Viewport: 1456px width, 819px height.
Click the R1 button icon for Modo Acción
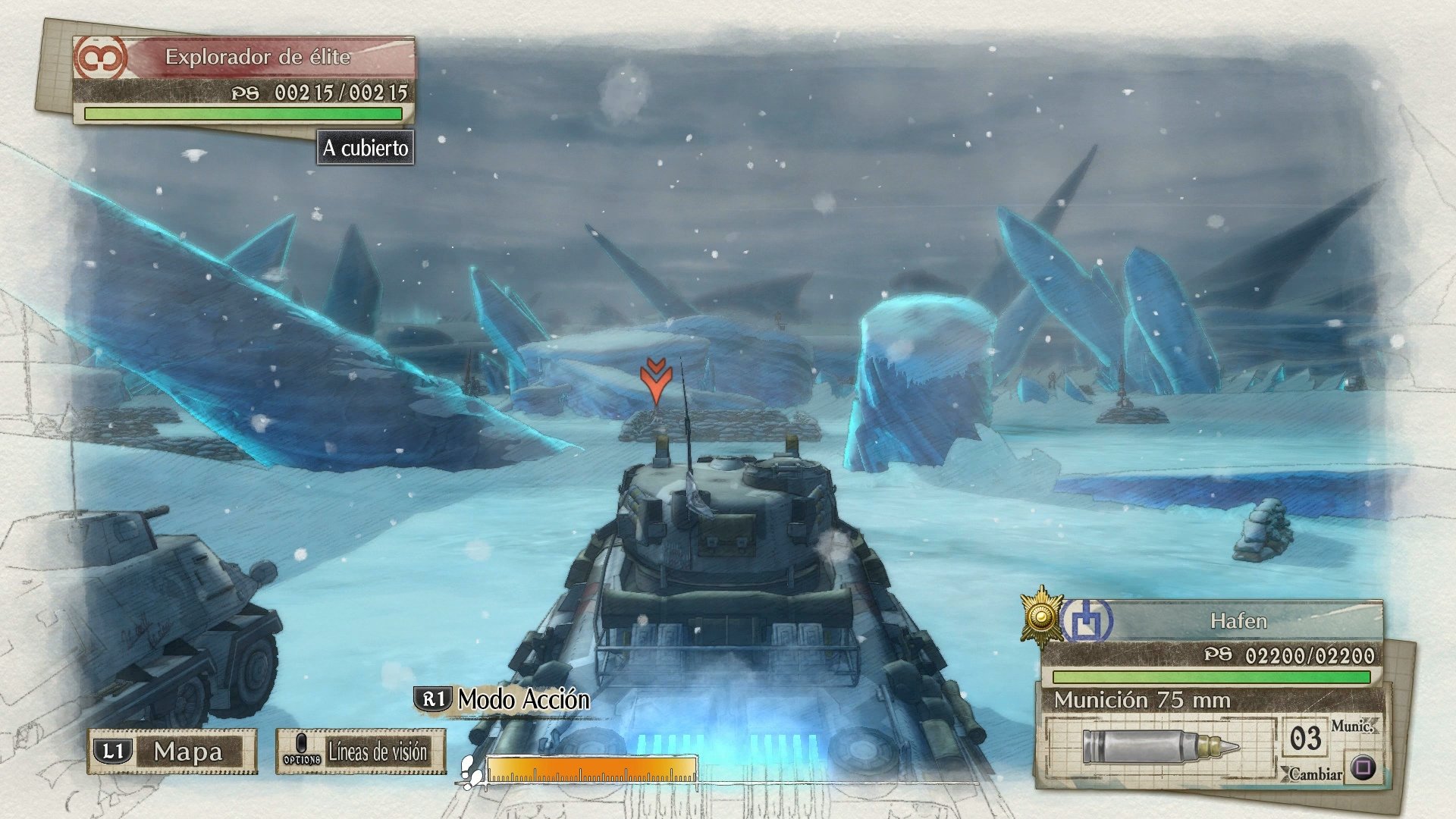coord(434,701)
